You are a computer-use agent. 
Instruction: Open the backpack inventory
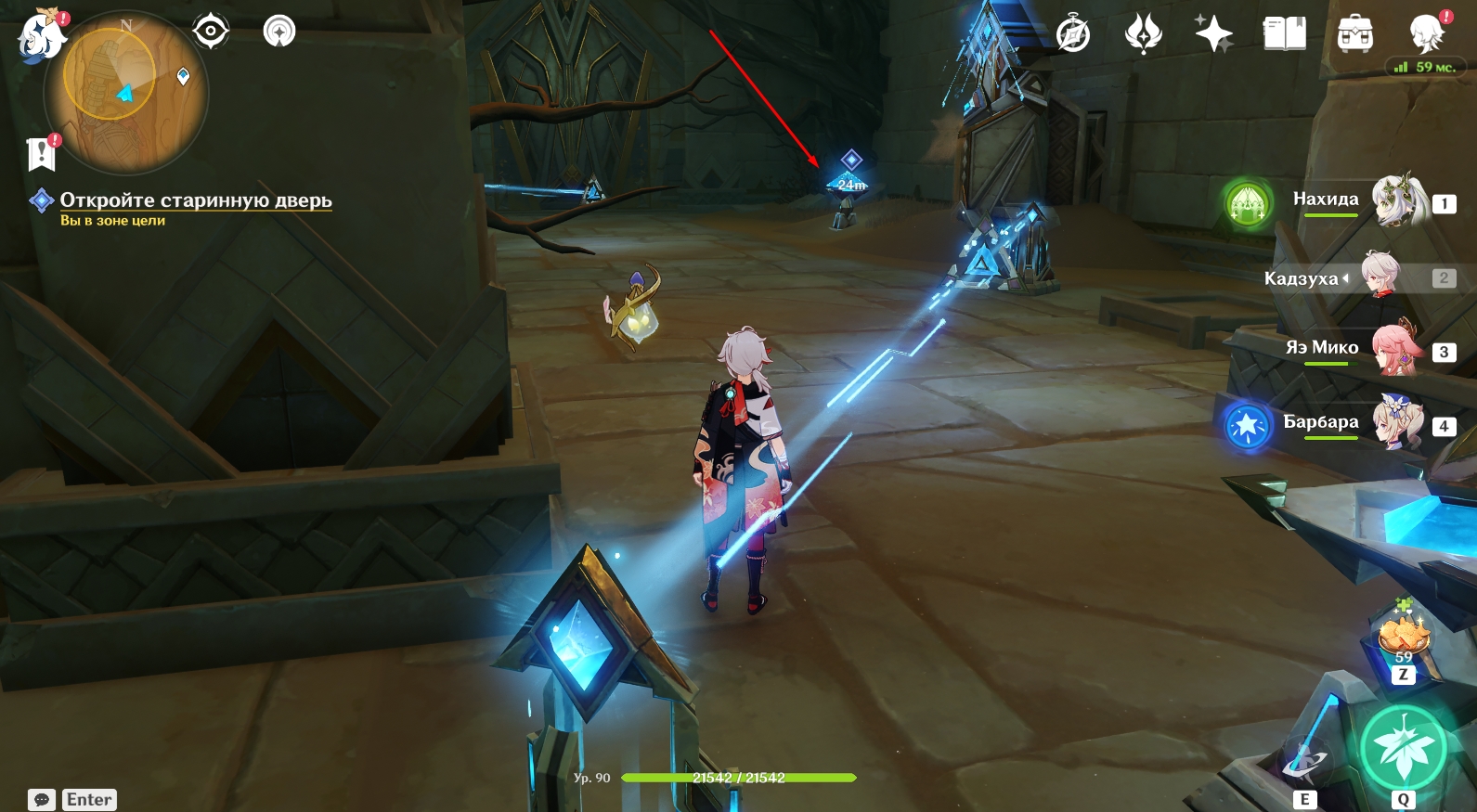click(x=1355, y=35)
